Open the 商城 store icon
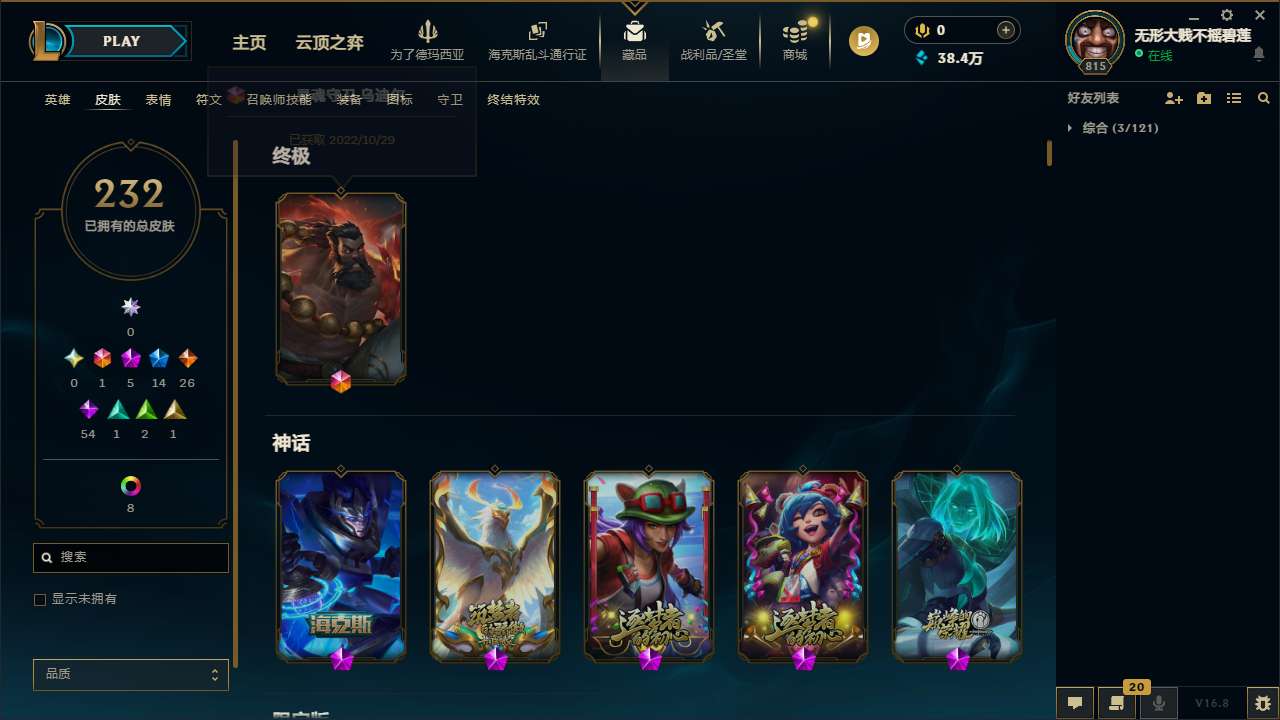Viewport: 1280px width, 720px height. [795, 32]
